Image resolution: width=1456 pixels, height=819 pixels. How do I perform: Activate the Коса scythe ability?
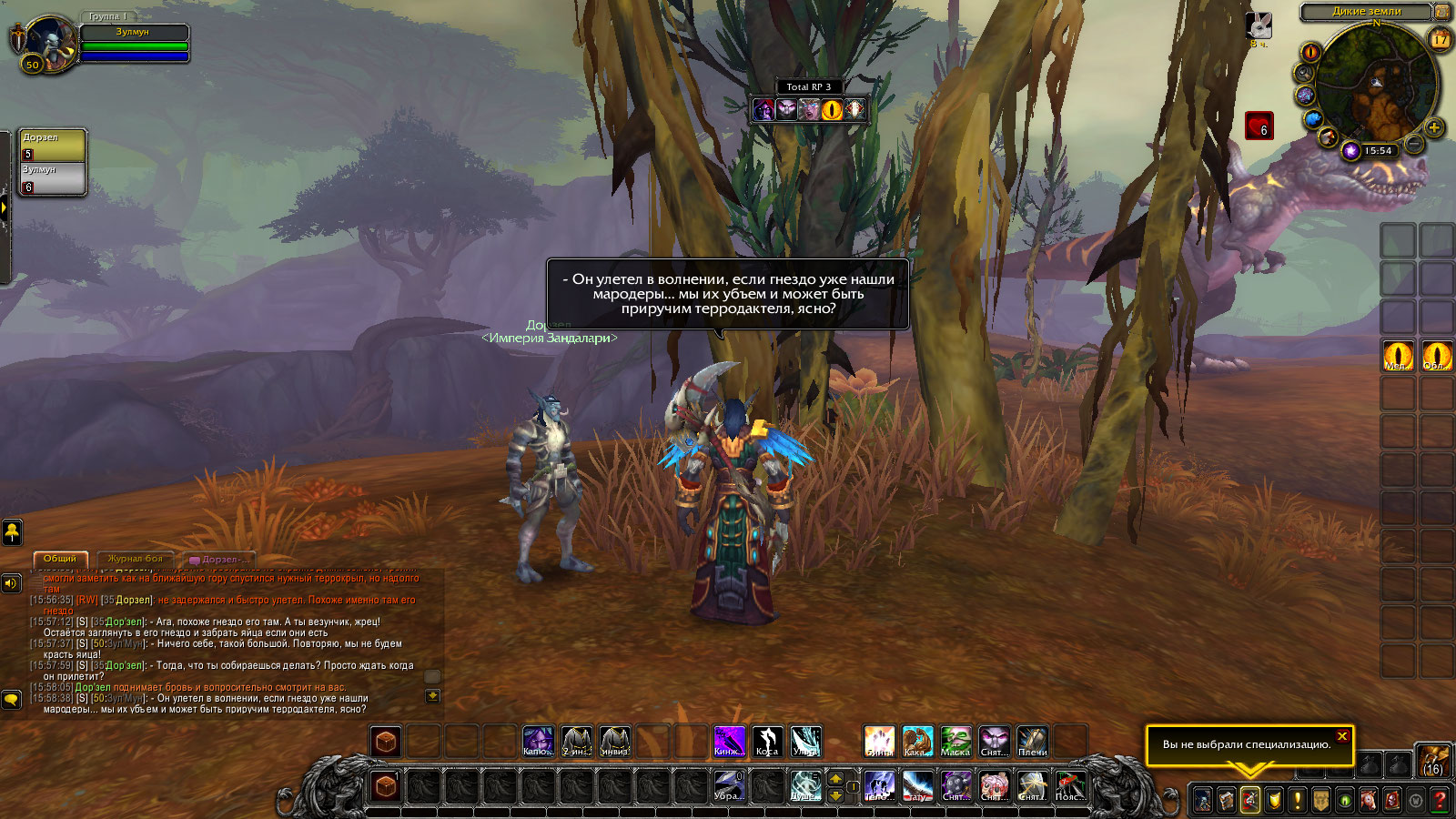click(x=767, y=741)
